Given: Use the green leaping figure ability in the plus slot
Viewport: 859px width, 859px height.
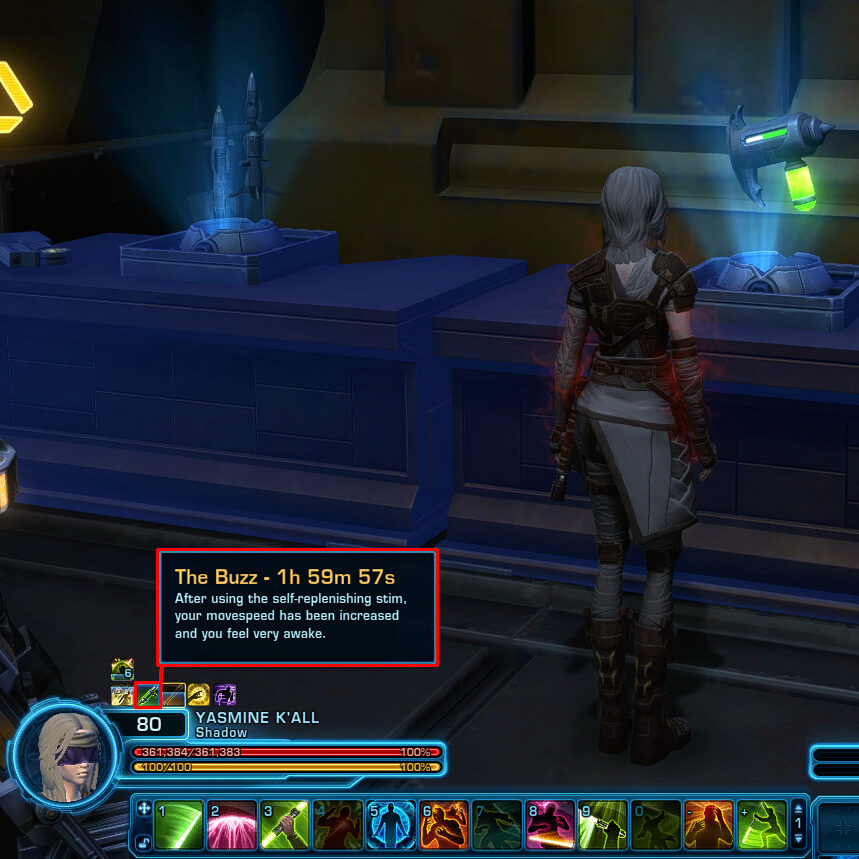Looking at the screenshot, I should (761, 824).
